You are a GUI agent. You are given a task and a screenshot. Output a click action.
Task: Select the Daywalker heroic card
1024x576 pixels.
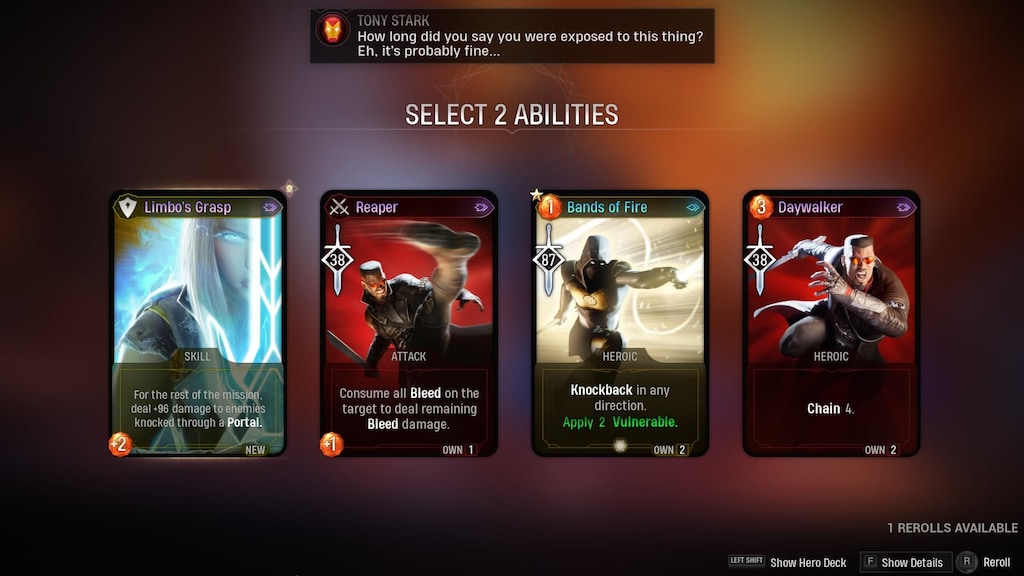click(831, 322)
